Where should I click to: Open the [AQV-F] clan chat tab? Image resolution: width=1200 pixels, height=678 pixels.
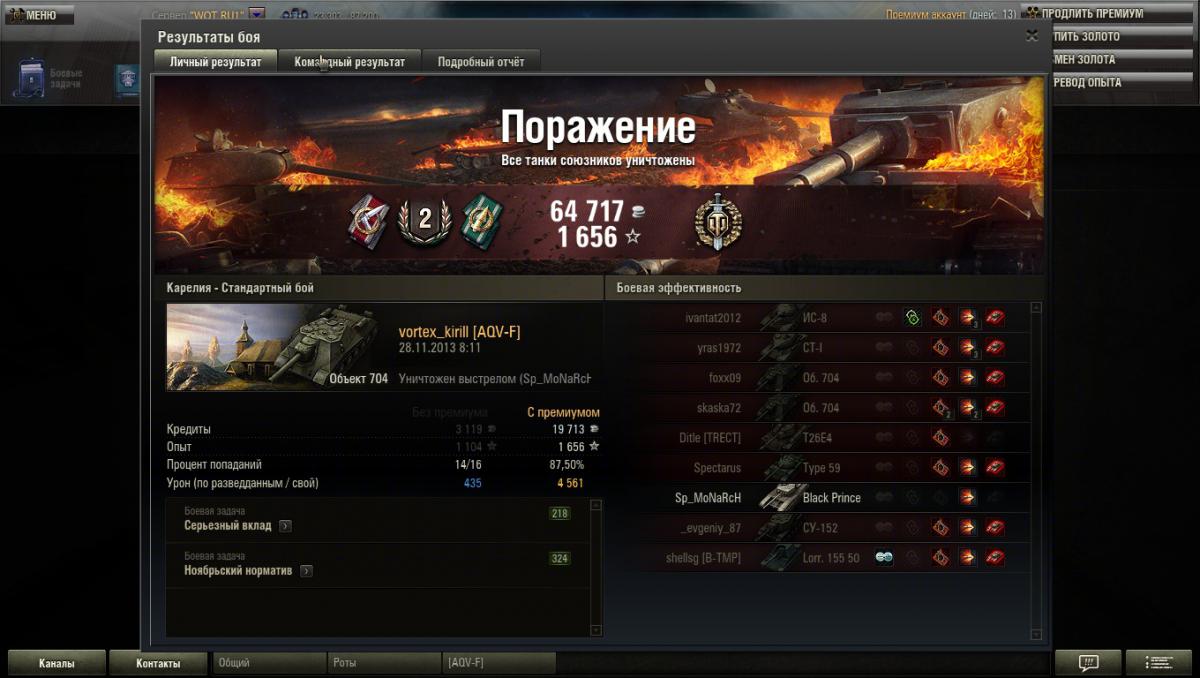point(498,663)
